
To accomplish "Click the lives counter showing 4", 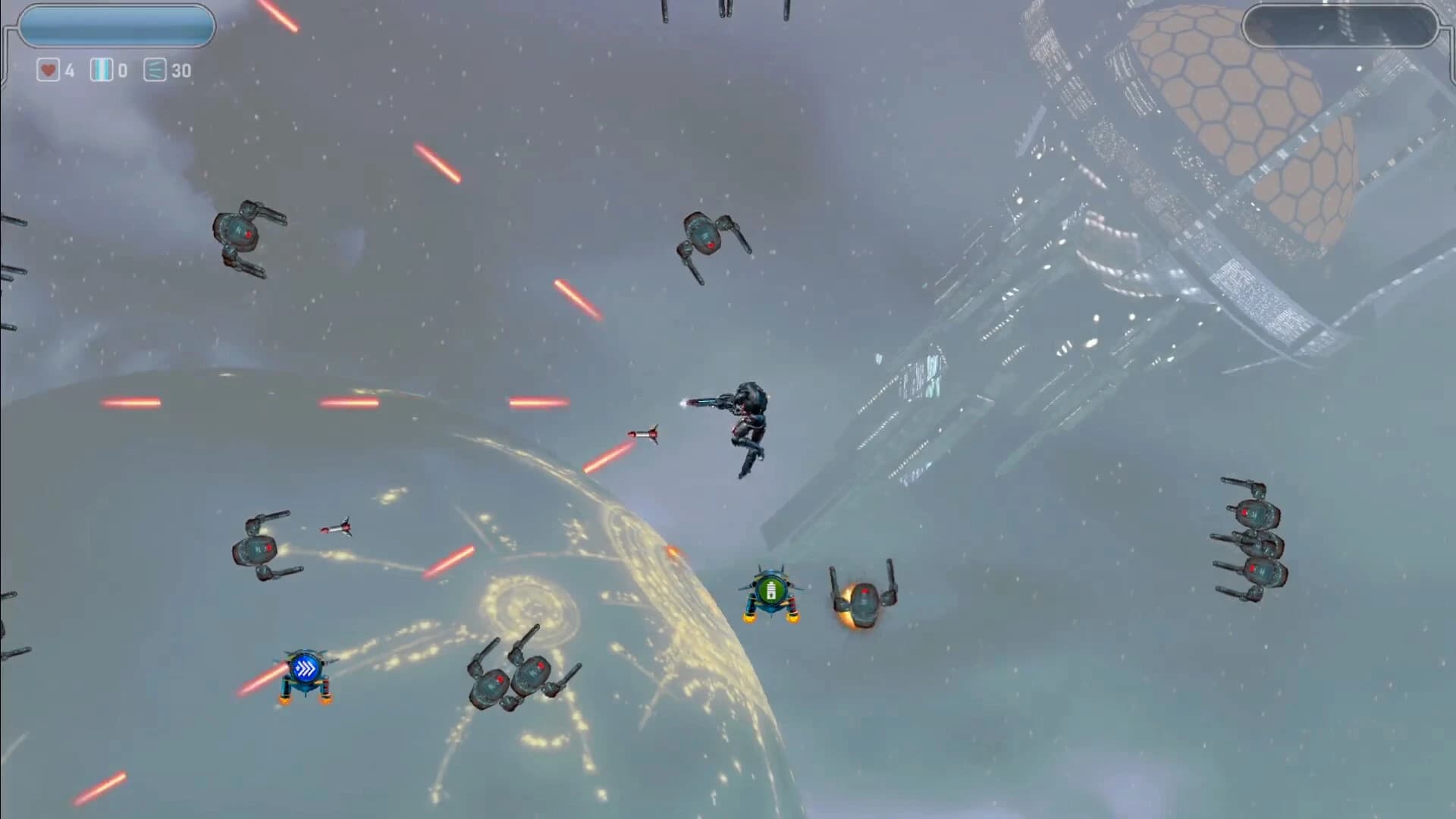I will [67, 71].
